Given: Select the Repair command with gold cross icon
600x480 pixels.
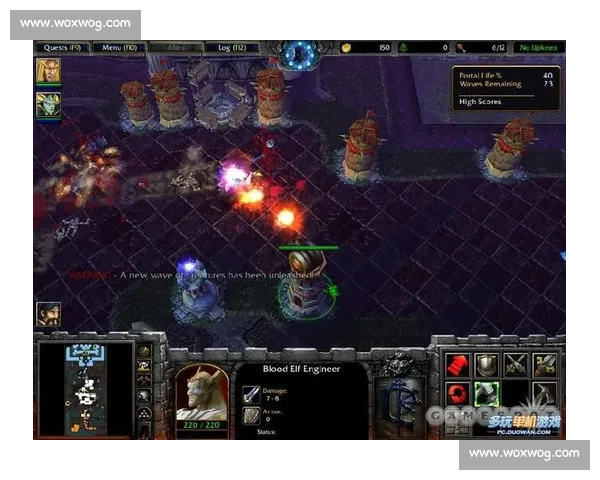Looking at the screenshot, I should (545, 363).
